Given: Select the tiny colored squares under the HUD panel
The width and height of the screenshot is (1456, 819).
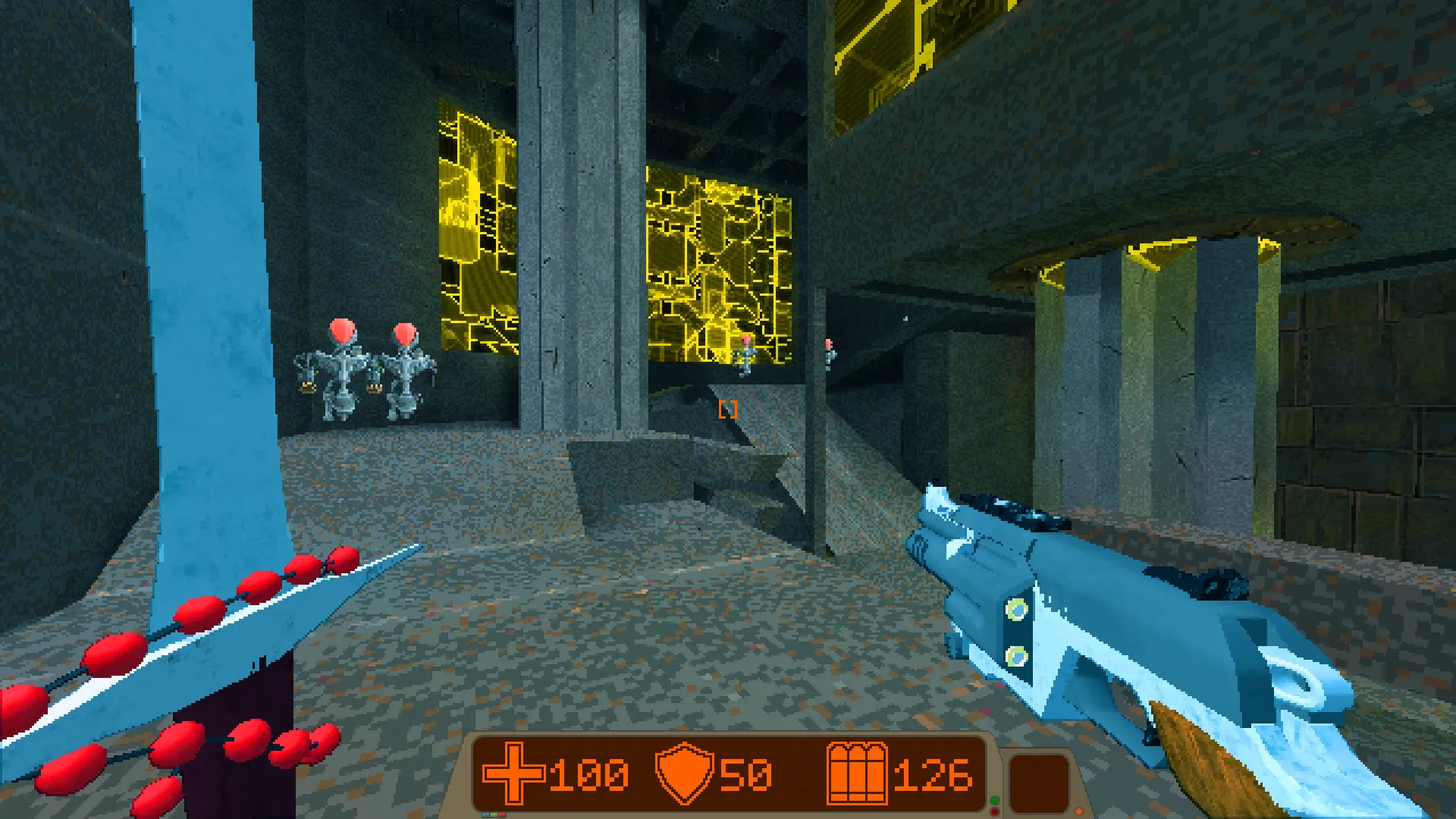Looking at the screenshot, I should click(493, 814).
